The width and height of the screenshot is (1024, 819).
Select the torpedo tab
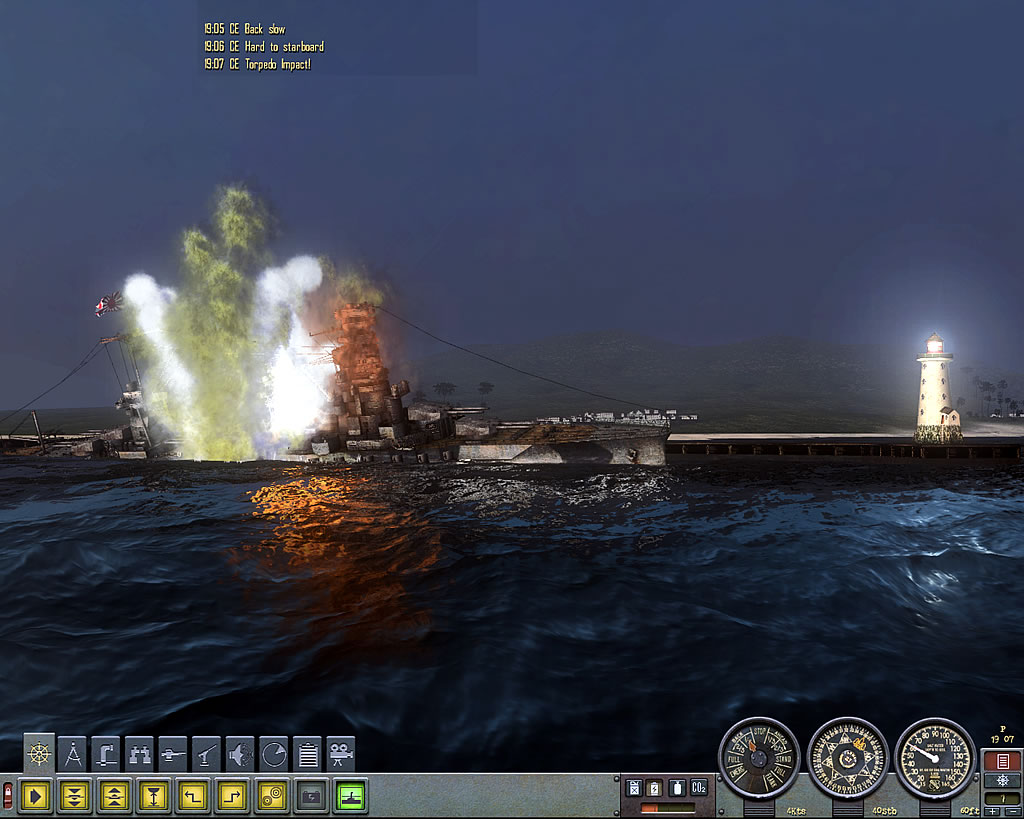tap(174, 755)
